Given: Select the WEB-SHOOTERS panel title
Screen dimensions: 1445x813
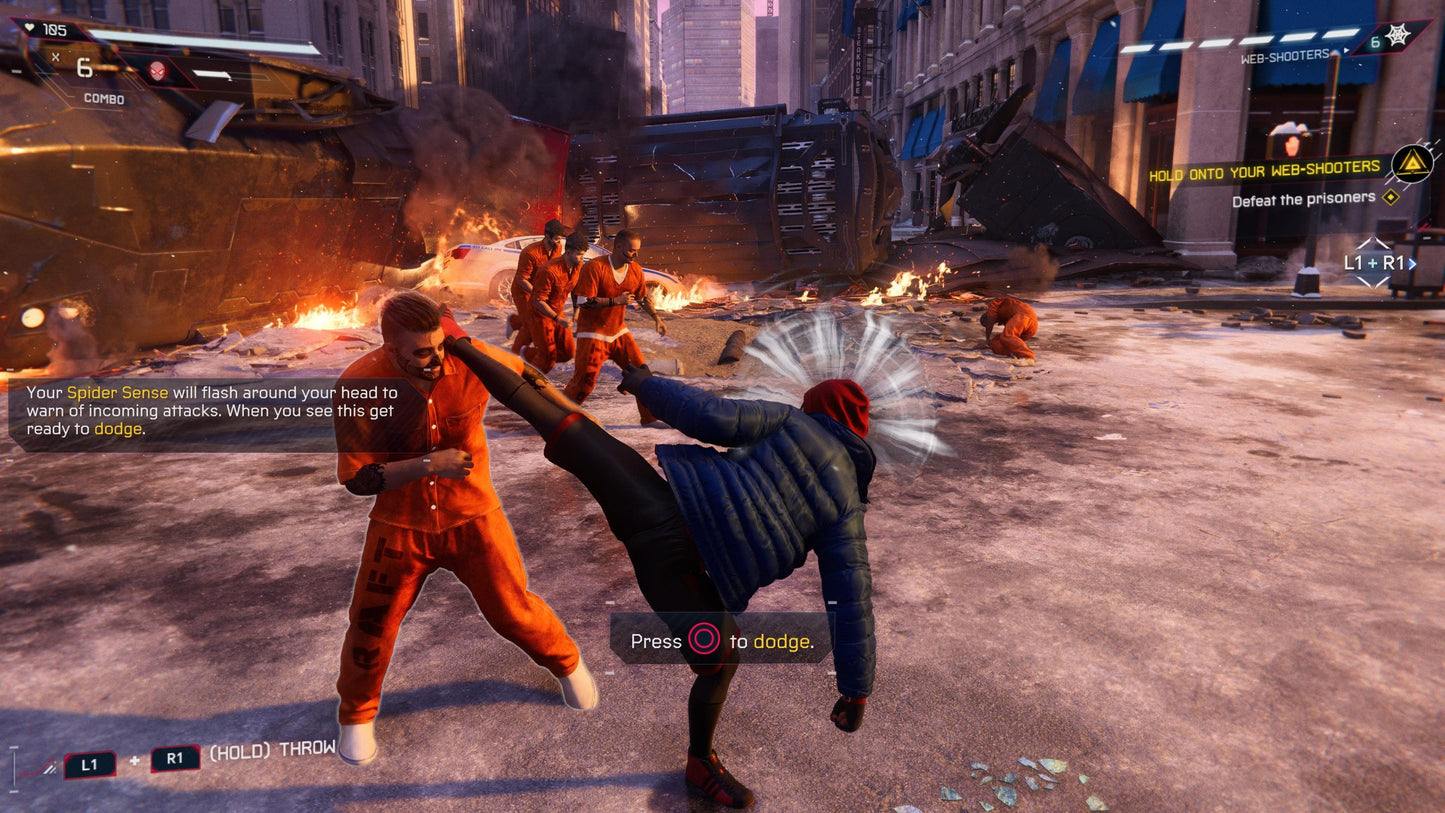Looking at the screenshot, I should [1285, 55].
